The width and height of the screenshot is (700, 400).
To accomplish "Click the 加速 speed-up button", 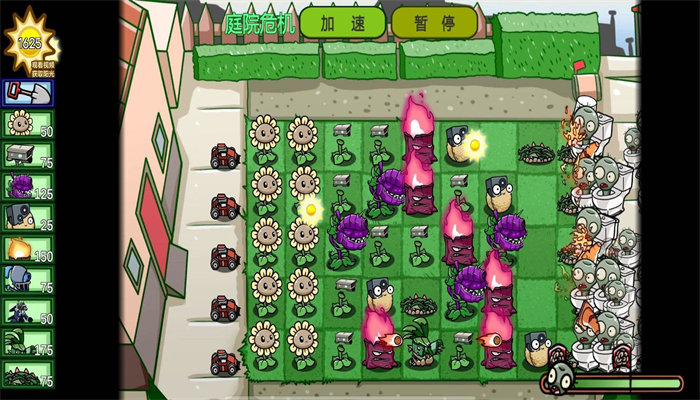I will pos(342,22).
